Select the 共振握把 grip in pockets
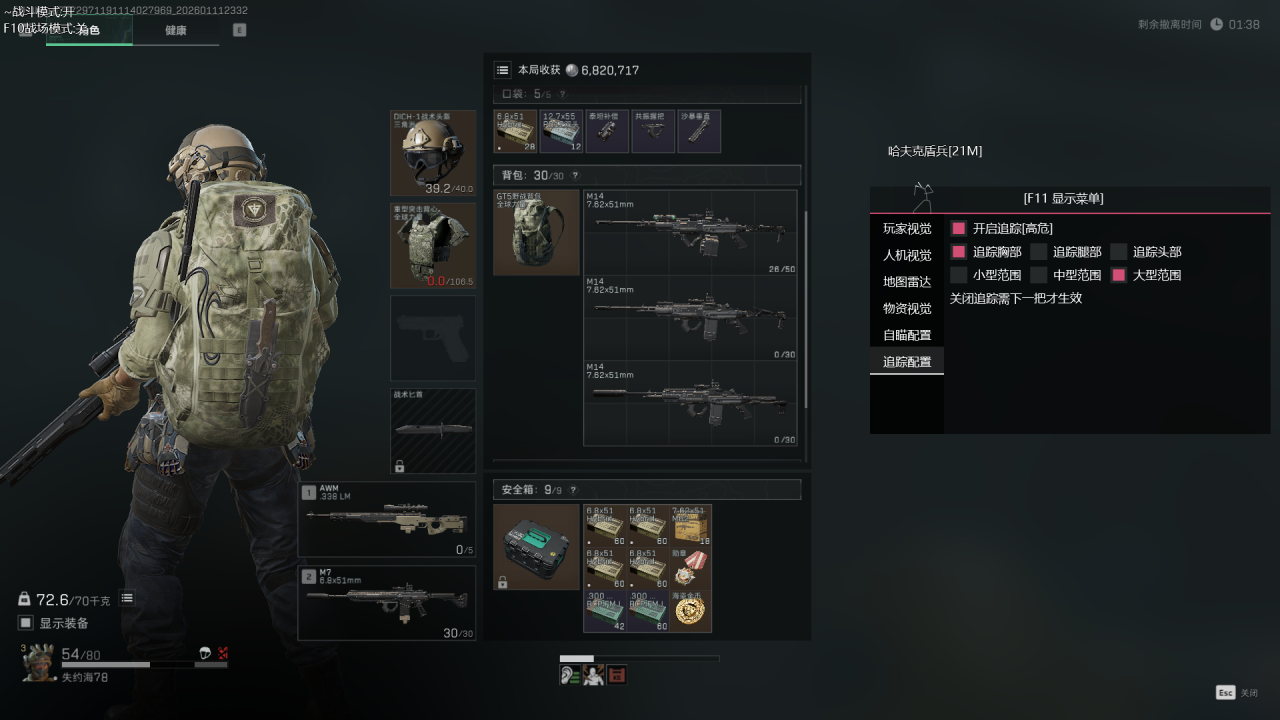1280x720 pixels. click(x=653, y=131)
